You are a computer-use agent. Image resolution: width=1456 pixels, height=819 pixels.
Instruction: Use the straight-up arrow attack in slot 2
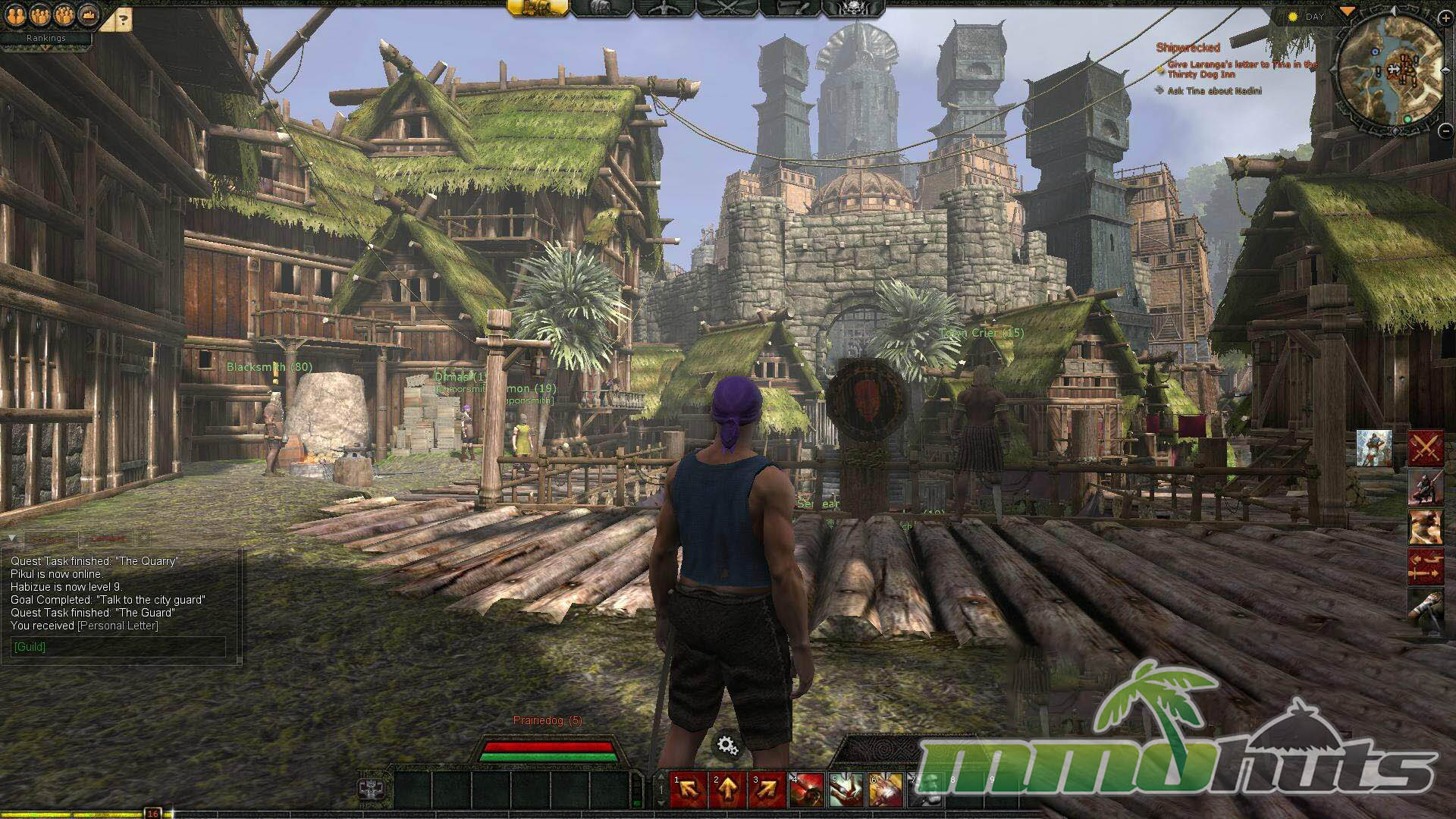[727, 790]
